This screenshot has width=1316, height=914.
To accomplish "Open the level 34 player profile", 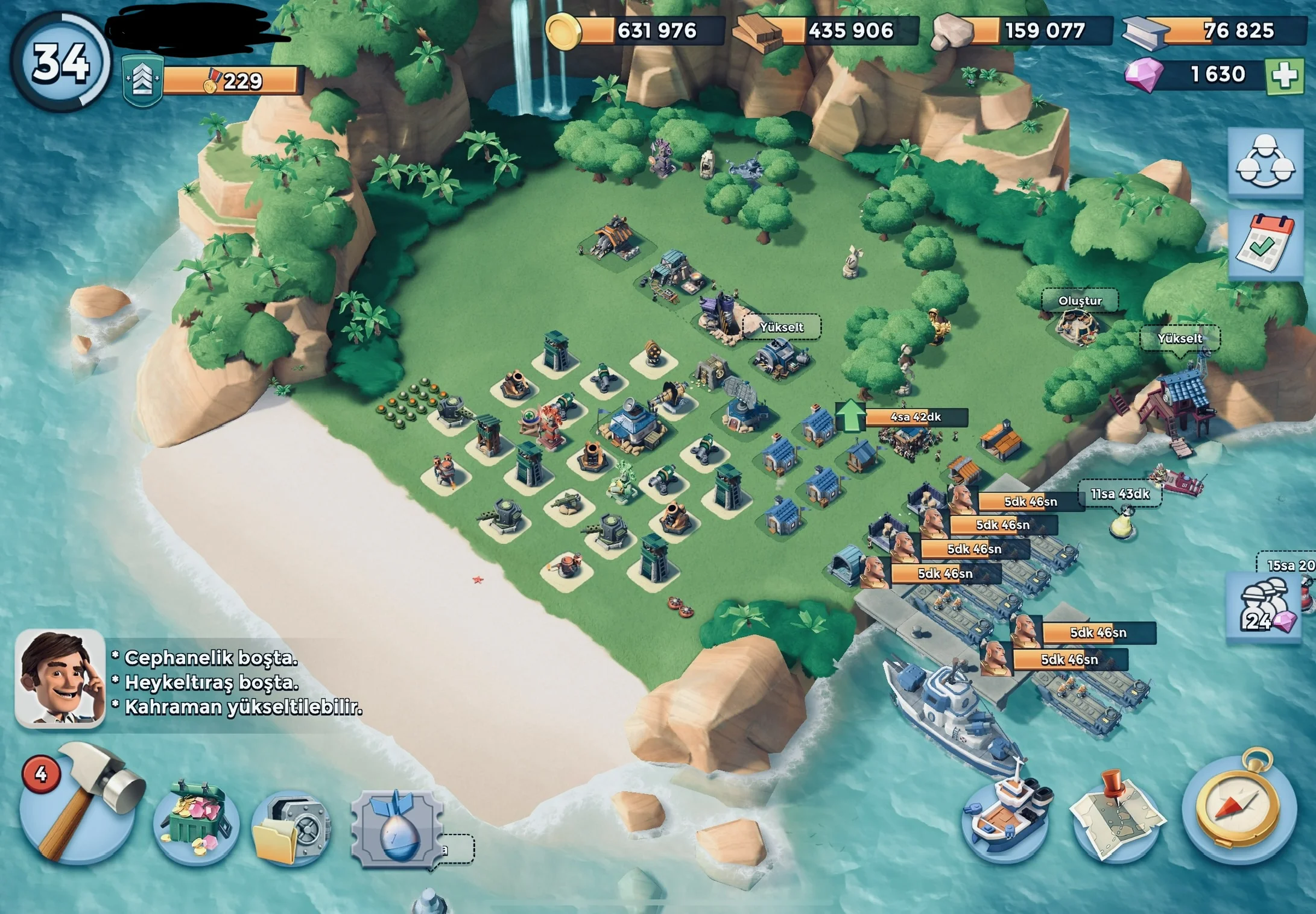I will pos(60,61).
